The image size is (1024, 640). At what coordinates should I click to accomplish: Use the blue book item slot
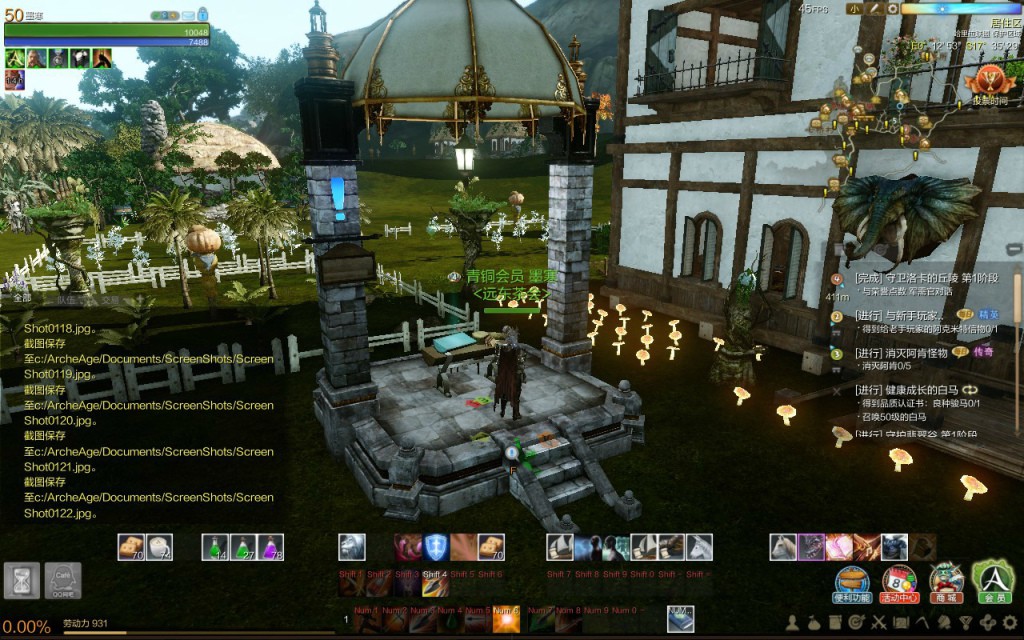681,619
